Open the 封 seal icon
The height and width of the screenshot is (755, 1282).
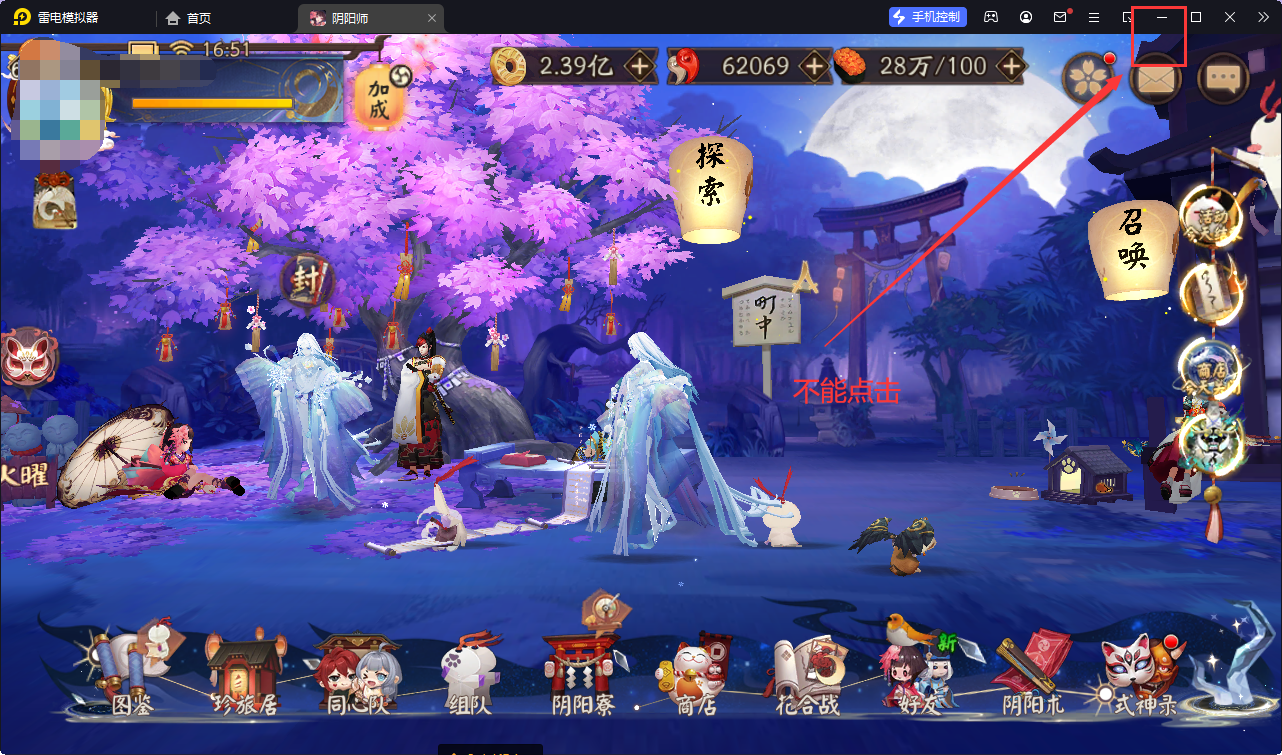click(x=306, y=282)
